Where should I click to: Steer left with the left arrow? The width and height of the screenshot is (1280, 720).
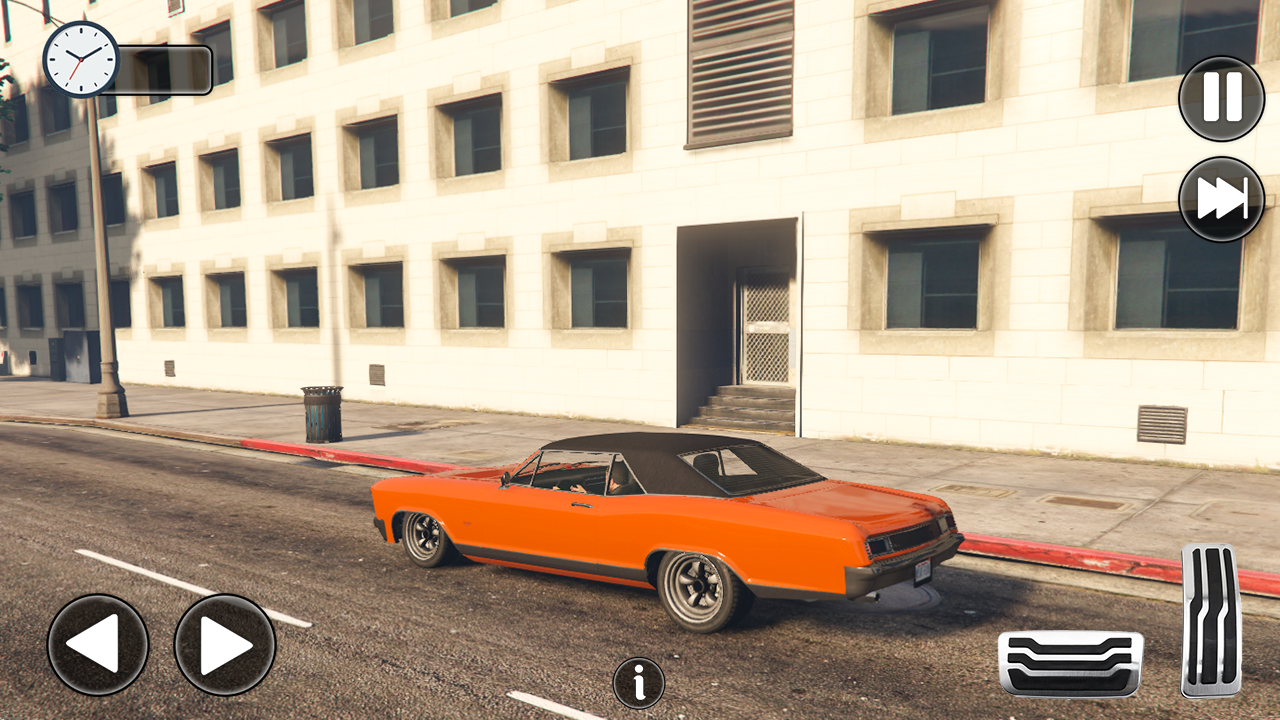click(98, 645)
